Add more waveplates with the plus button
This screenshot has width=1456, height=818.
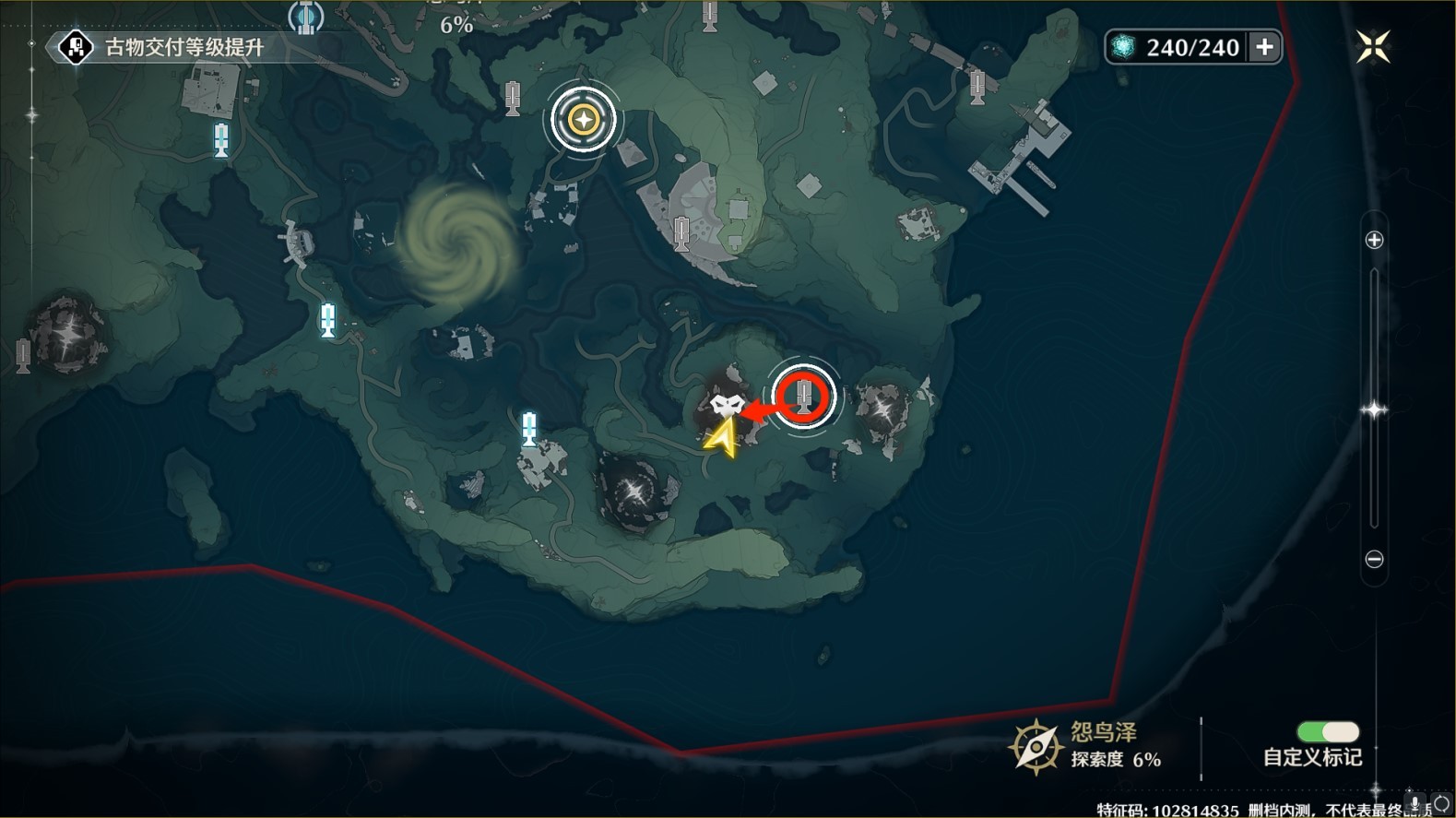pyautogui.click(x=1264, y=47)
